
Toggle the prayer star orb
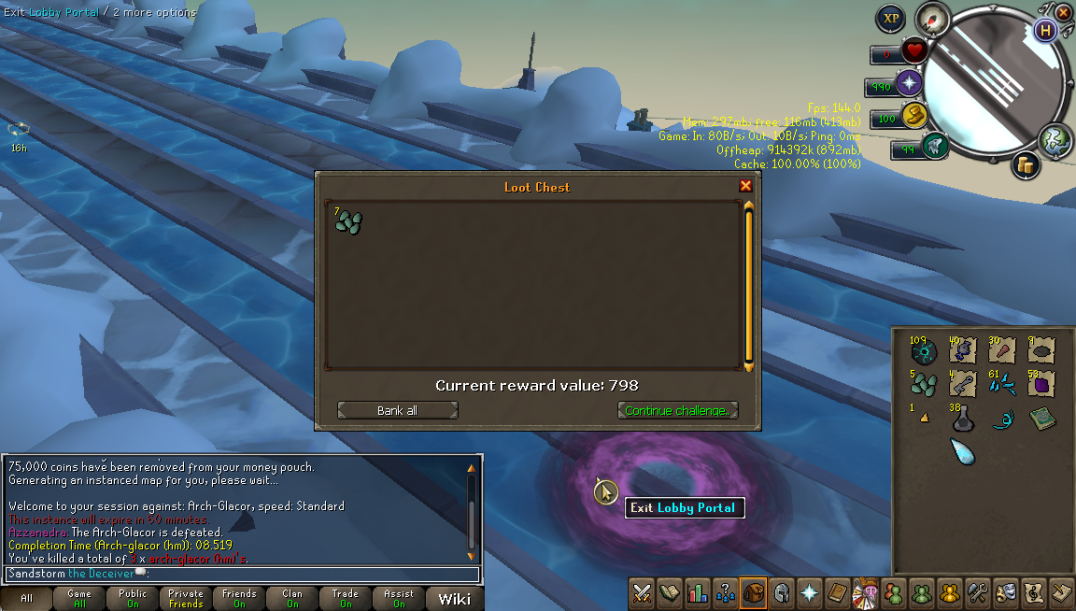[x=910, y=84]
